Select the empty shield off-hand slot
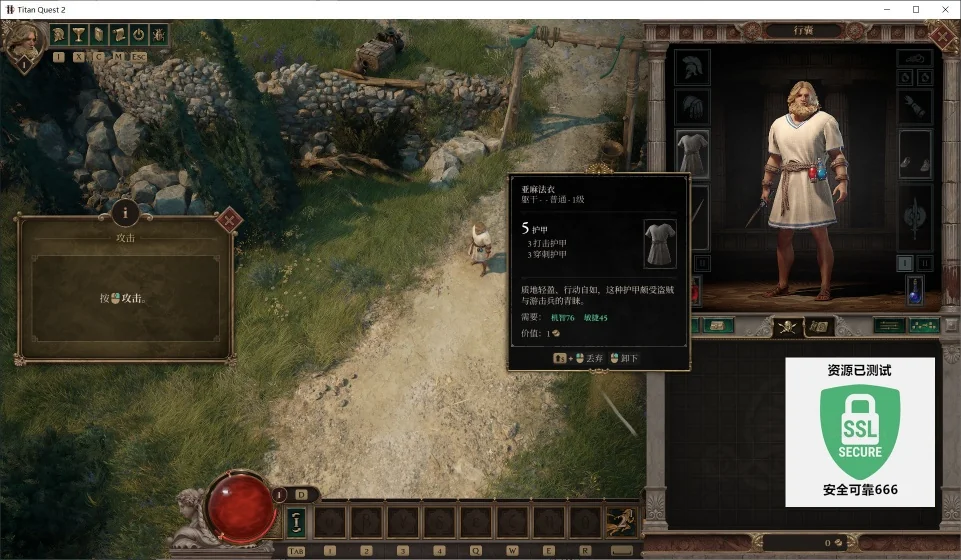 coord(914,216)
